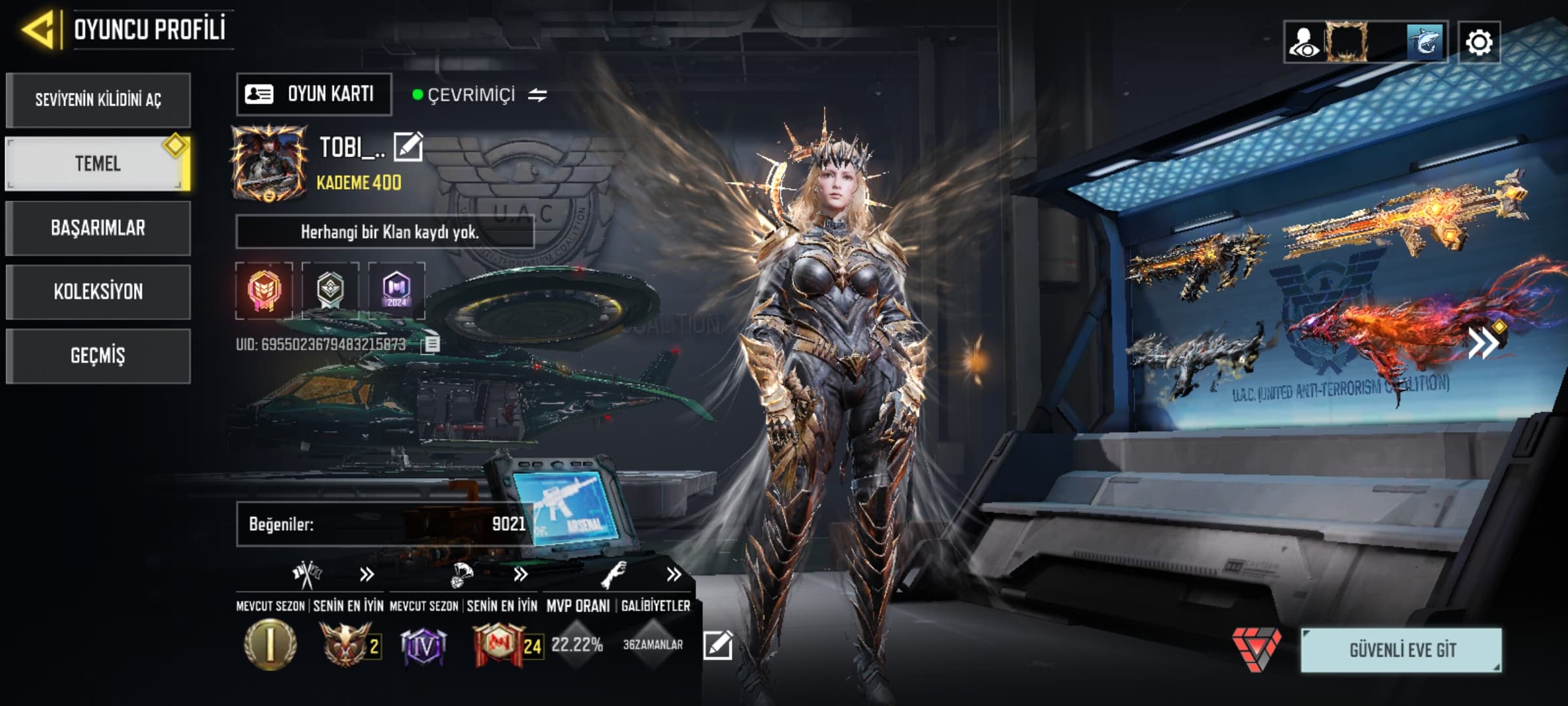
Task: Open the Koleksiyon tab
Action: coord(98,292)
